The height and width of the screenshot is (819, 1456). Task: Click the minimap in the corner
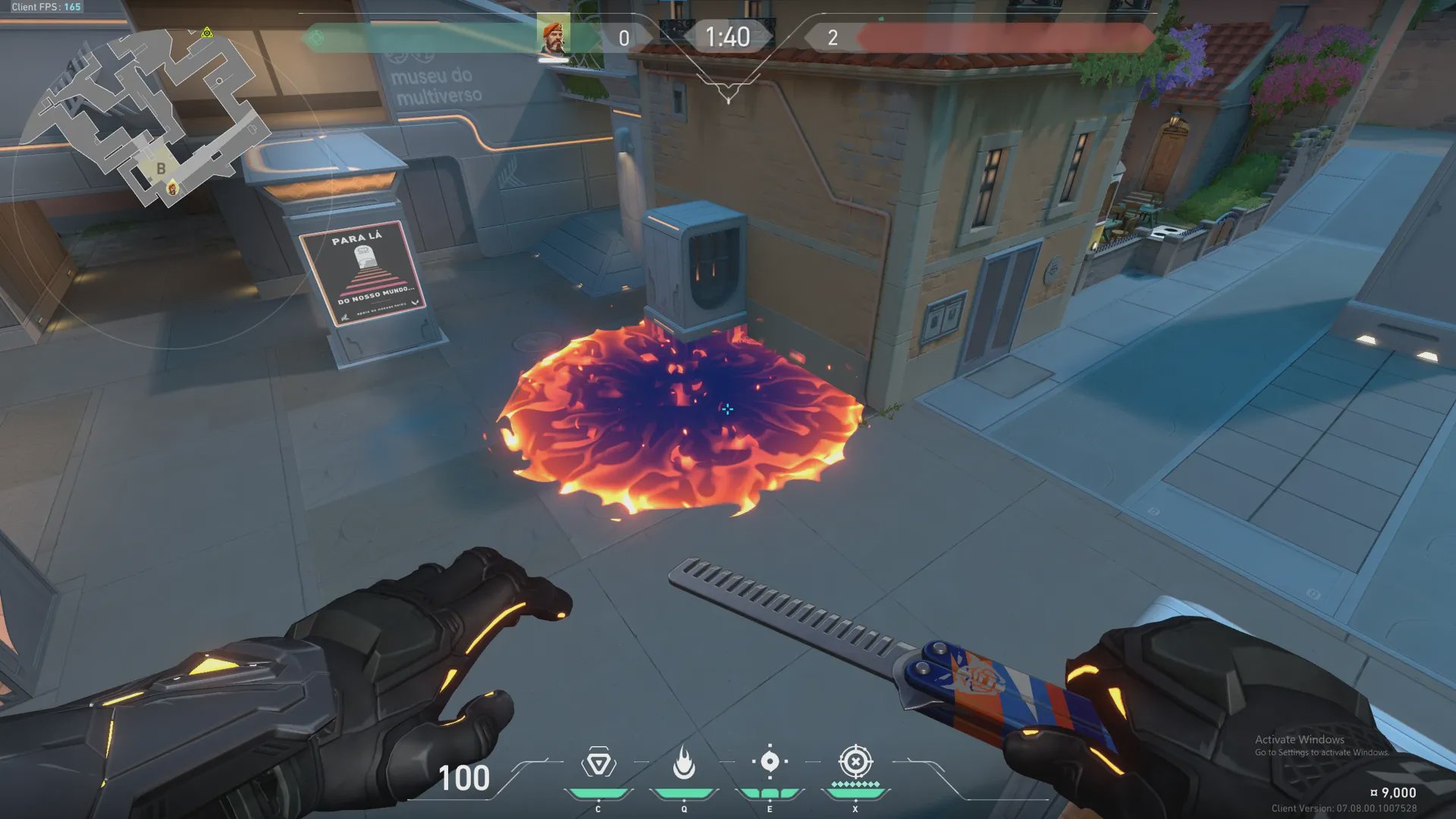pyautogui.click(x=152, y=121)
